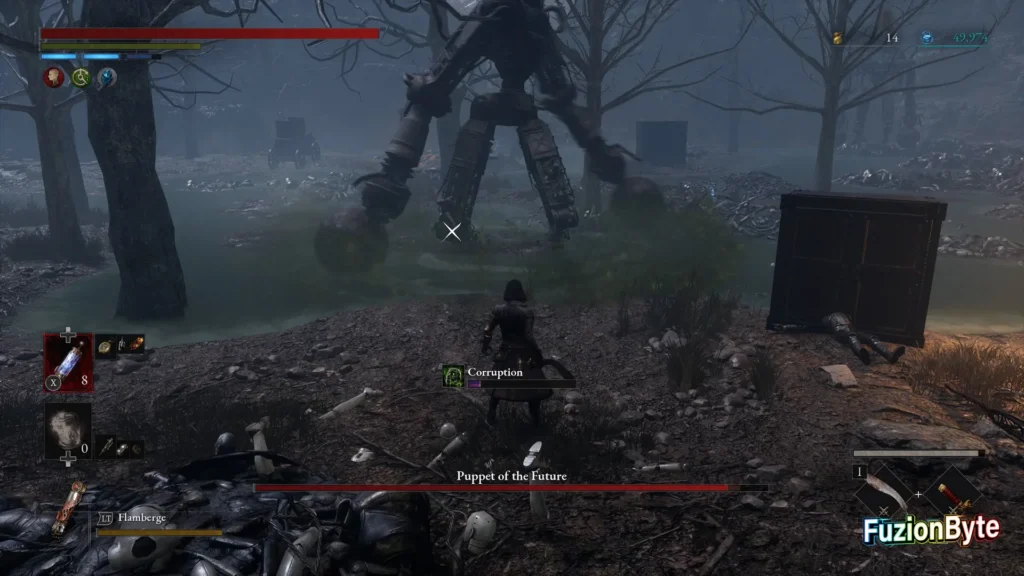This screenshot has height=576, width=1024.
Task: Select the grey Legion Arm item slot
Action: pos(68,431)
